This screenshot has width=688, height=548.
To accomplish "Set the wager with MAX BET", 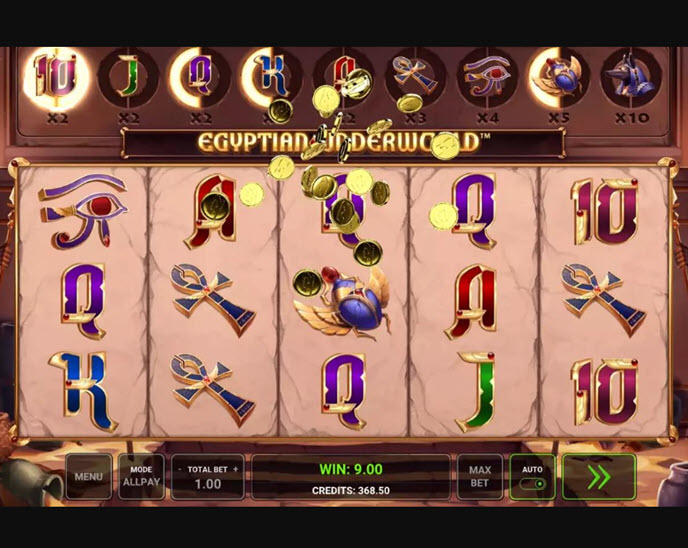I will [x=480, y=477].
